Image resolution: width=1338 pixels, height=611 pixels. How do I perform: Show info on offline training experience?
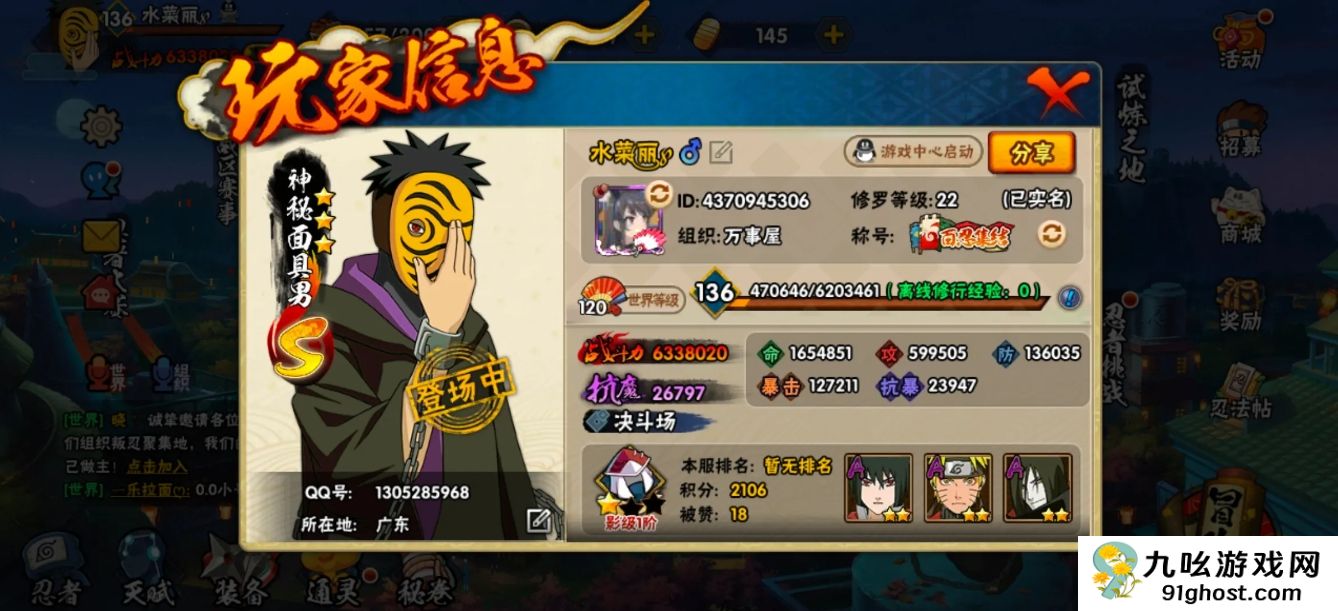[x=1068, y=295]
